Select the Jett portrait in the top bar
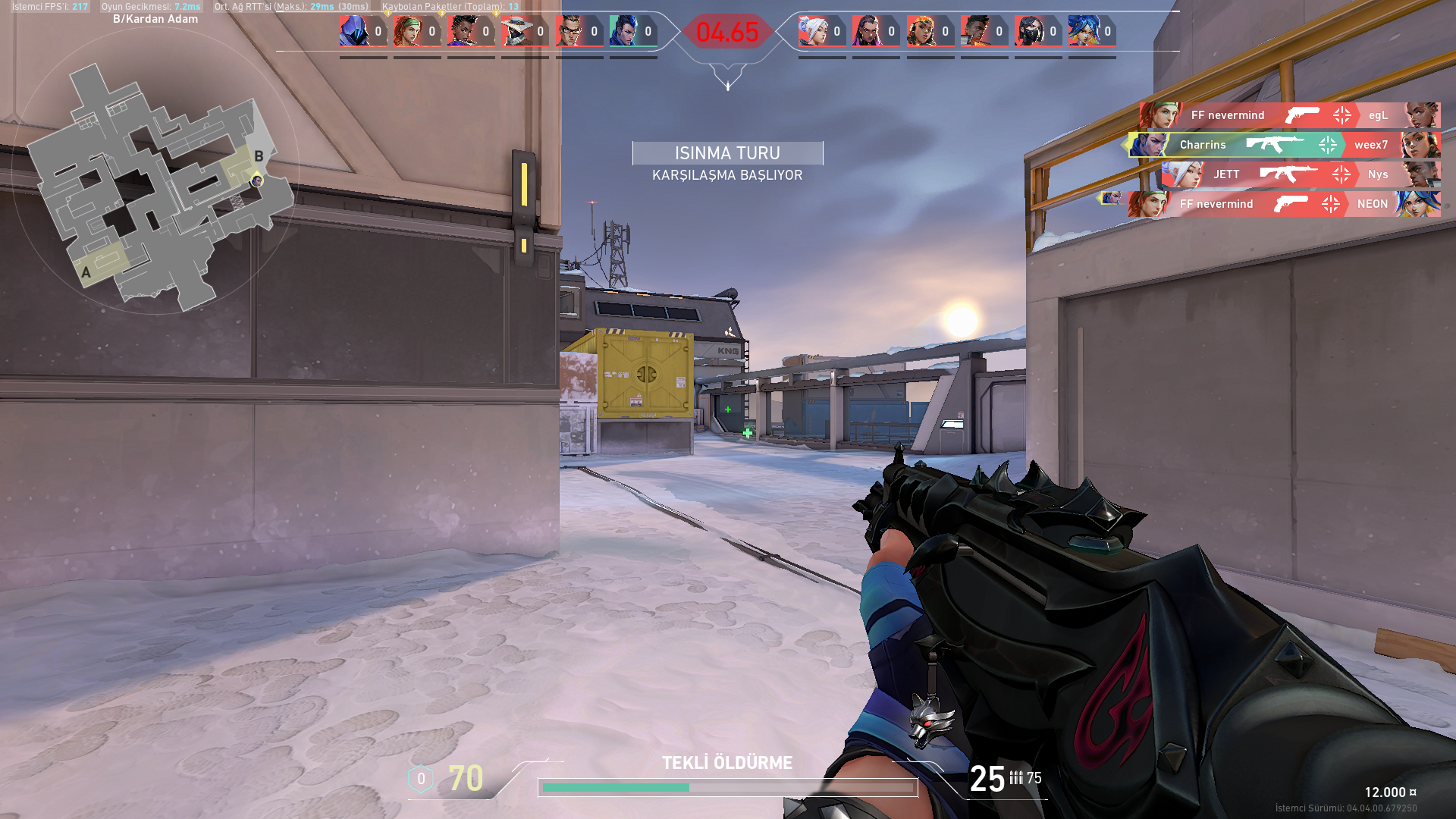The width and height of the screenshot is (1456, 819). click(813, 31)
